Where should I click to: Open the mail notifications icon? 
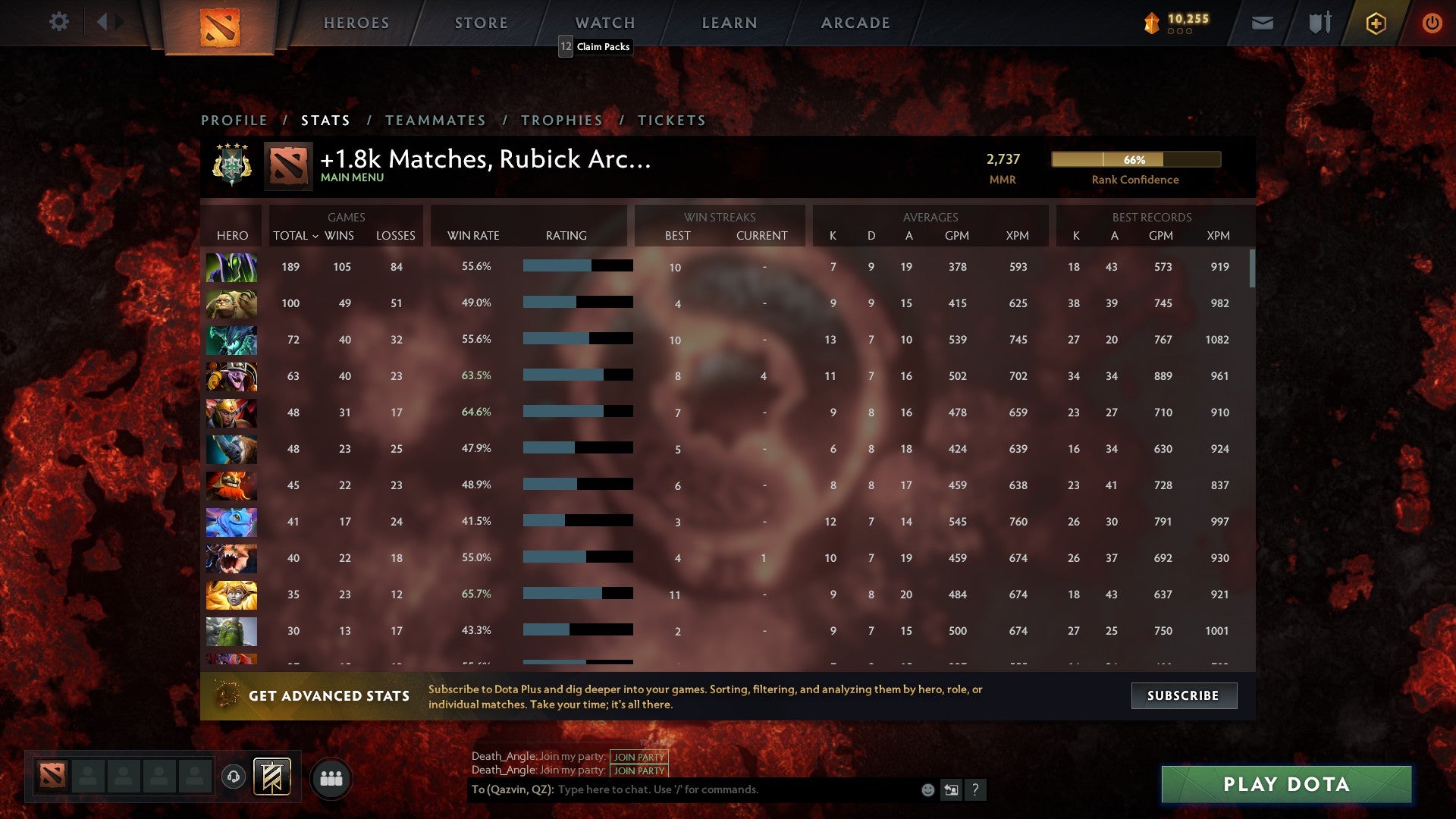pyautogui.click(x=1262, y=23)
